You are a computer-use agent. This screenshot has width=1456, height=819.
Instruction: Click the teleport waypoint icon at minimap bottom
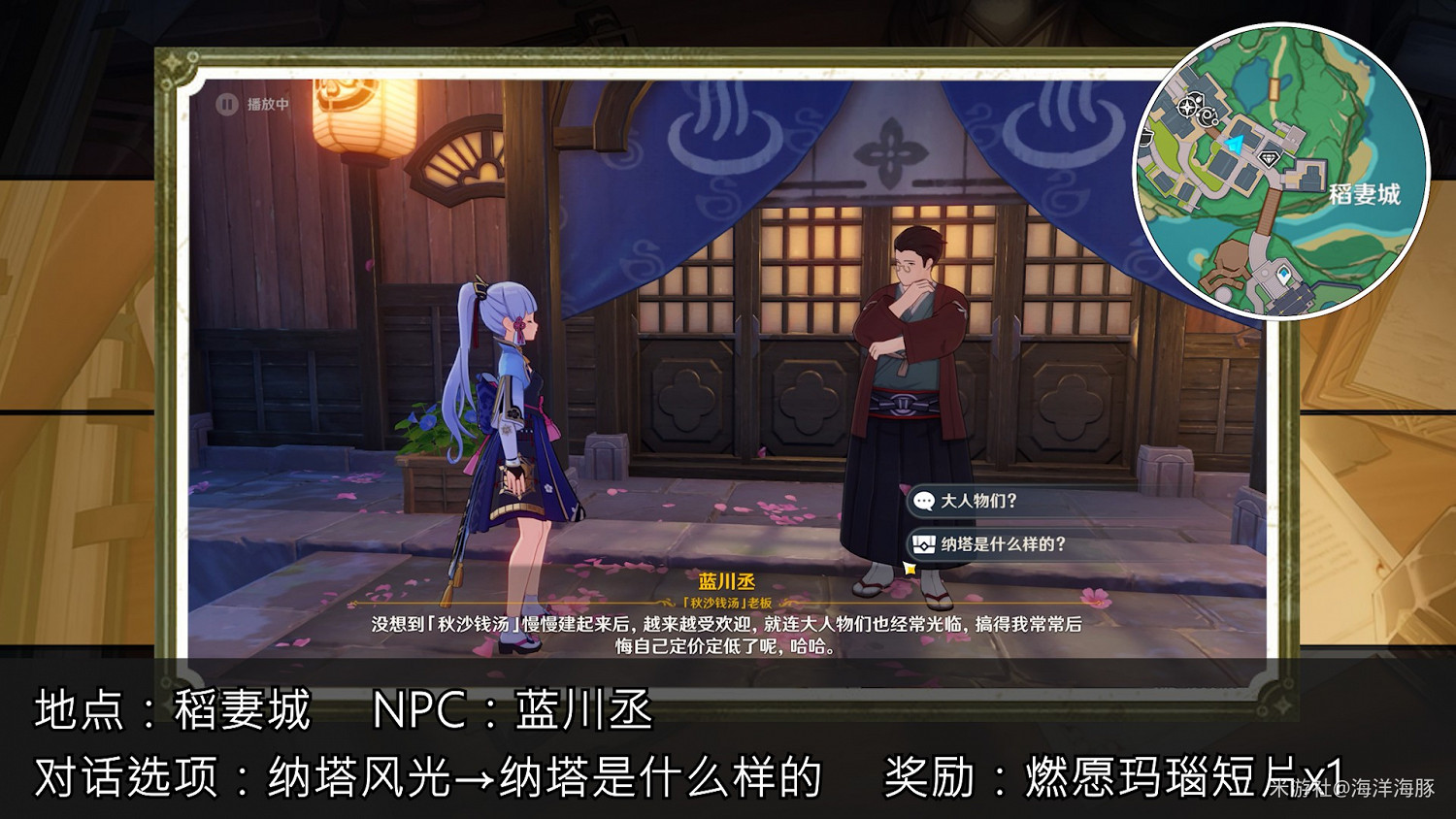coord(1283,273)
